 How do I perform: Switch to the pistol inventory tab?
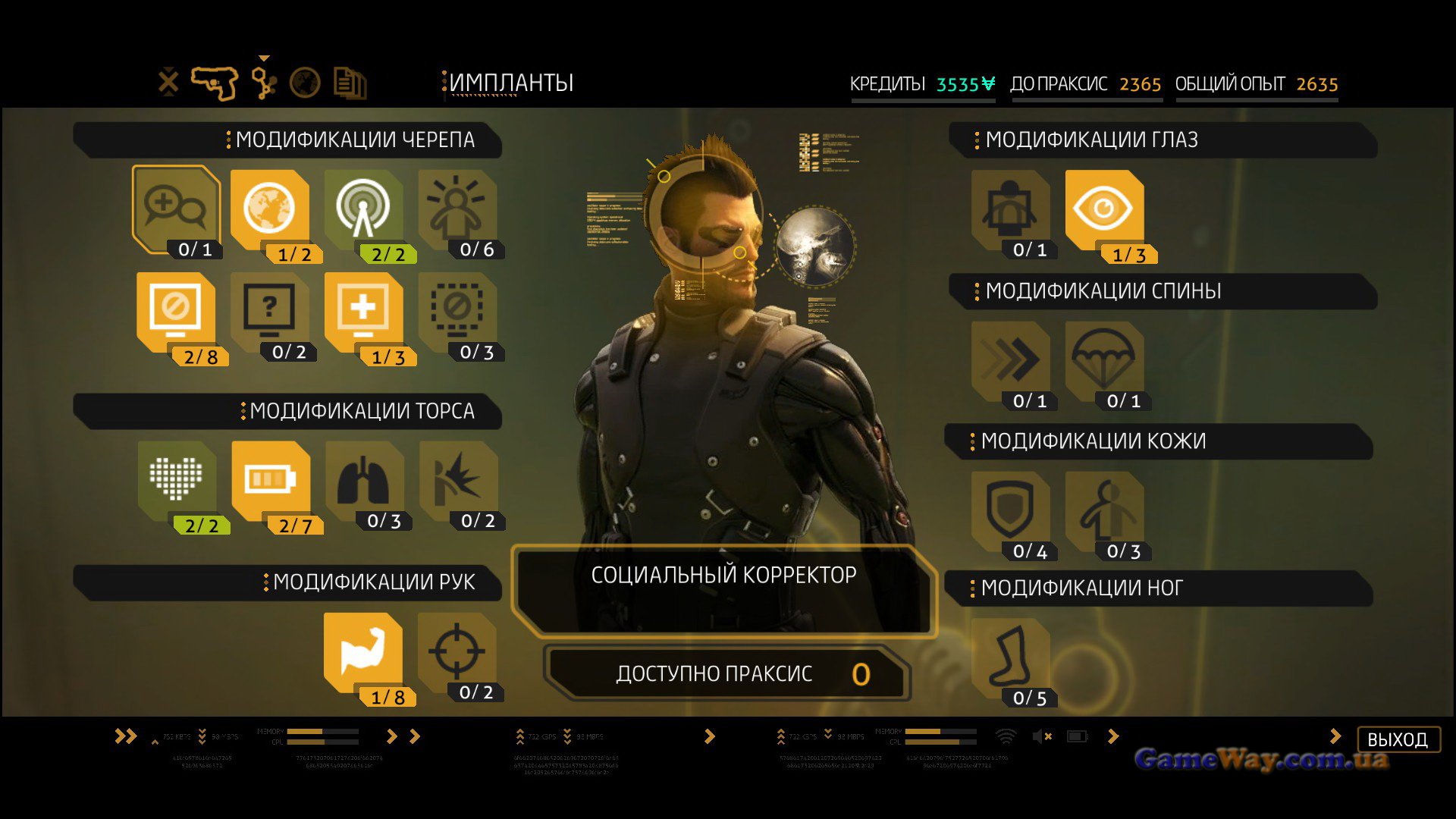[214, 83]
